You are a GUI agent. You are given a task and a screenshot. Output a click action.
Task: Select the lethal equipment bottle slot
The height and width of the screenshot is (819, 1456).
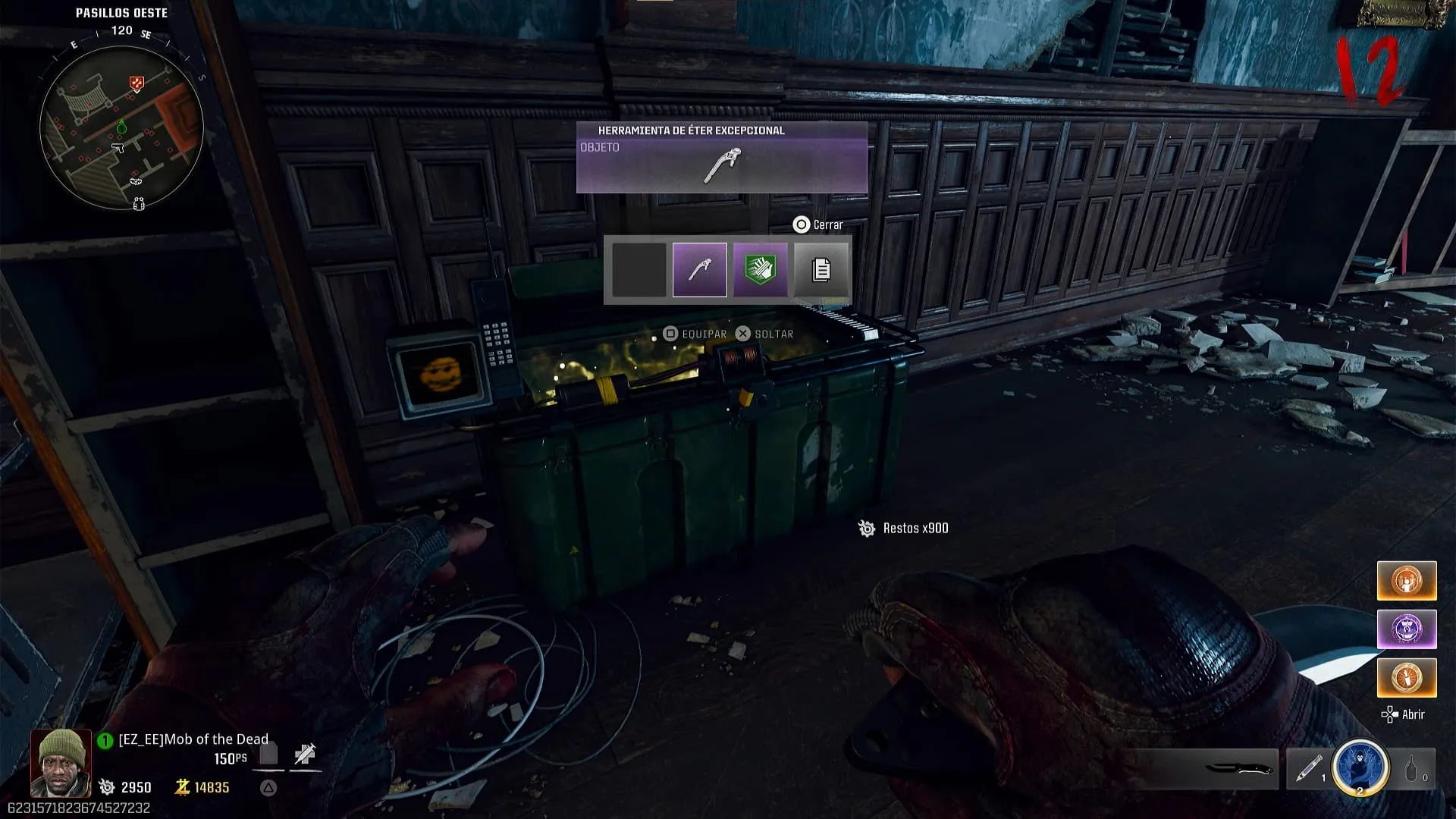(x=1414, y=769)
